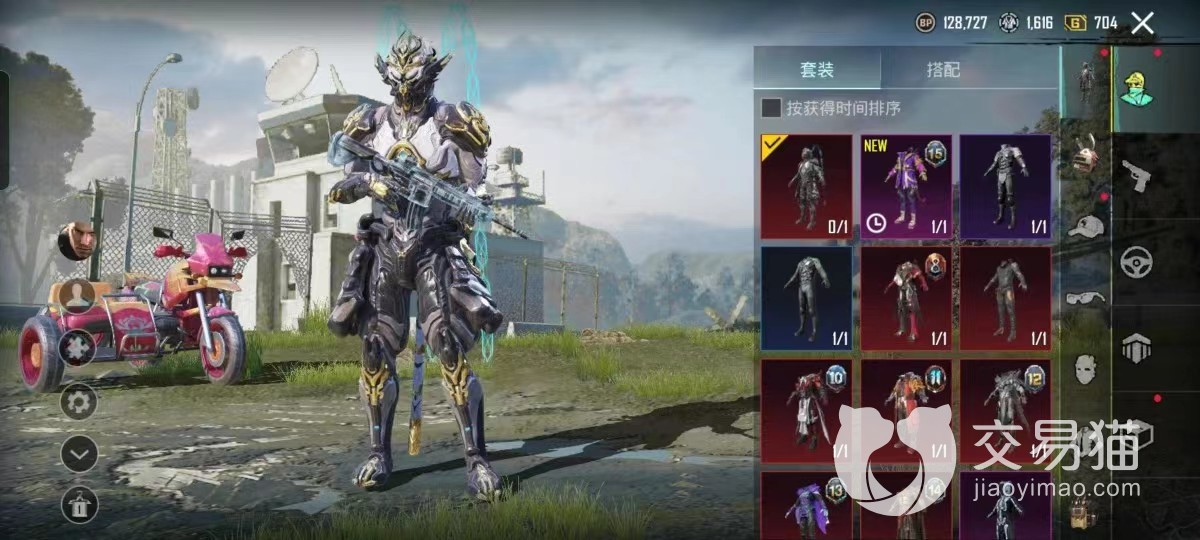This screenshot has width=1200, height=540.
Task: Select the sunglasses eyewear category
Action: pos(1085,297)
